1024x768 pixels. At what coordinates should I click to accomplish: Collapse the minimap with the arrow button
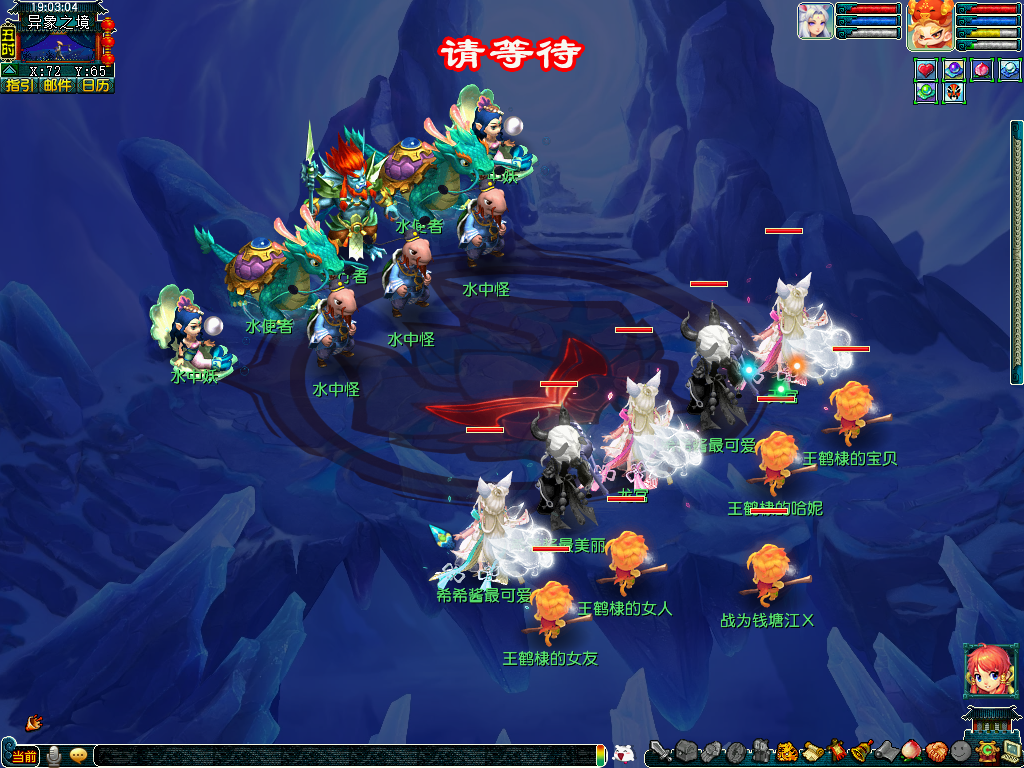tap(9, 71)
